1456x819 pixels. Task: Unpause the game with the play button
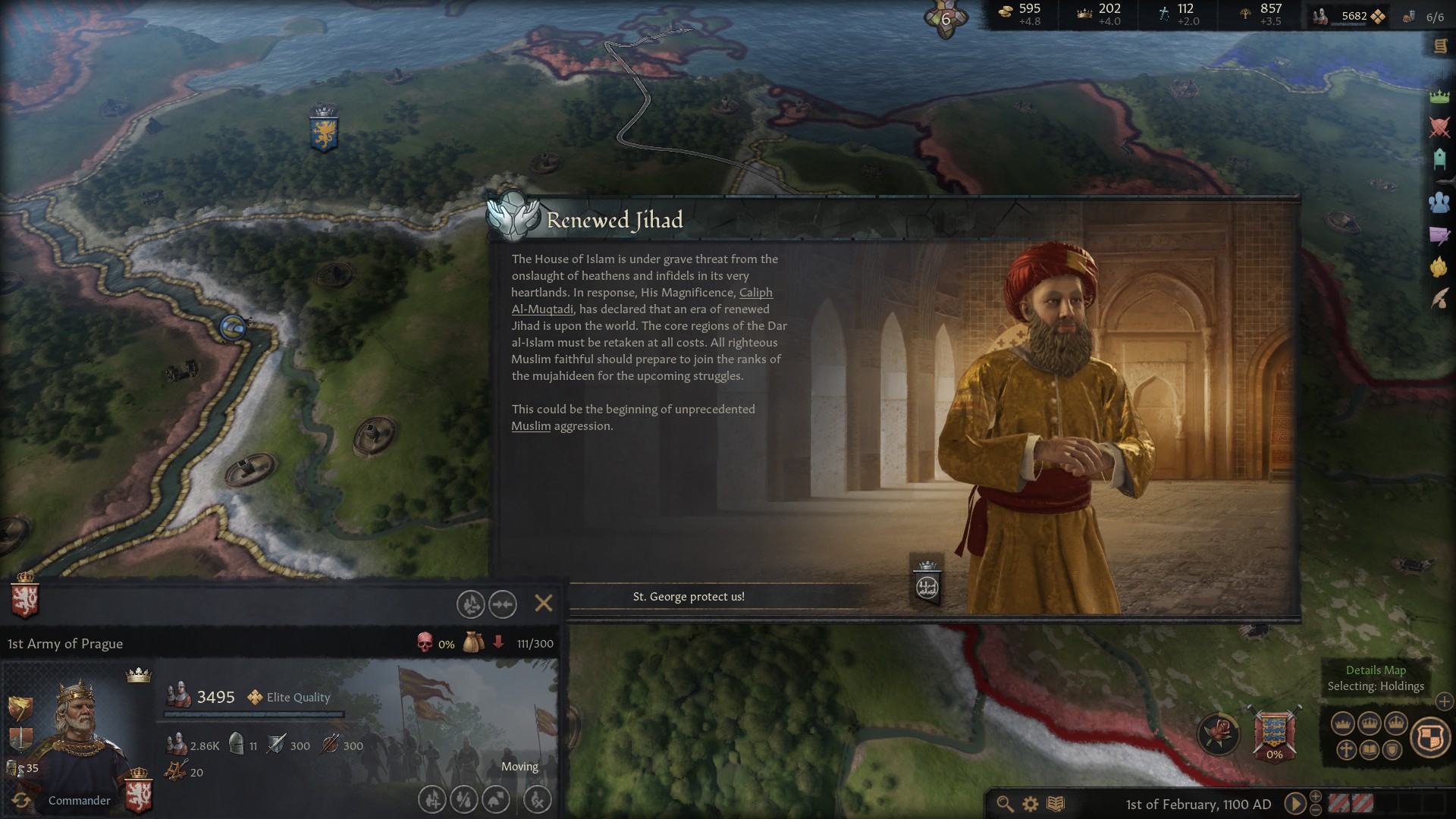click(x=1294, y=804)
